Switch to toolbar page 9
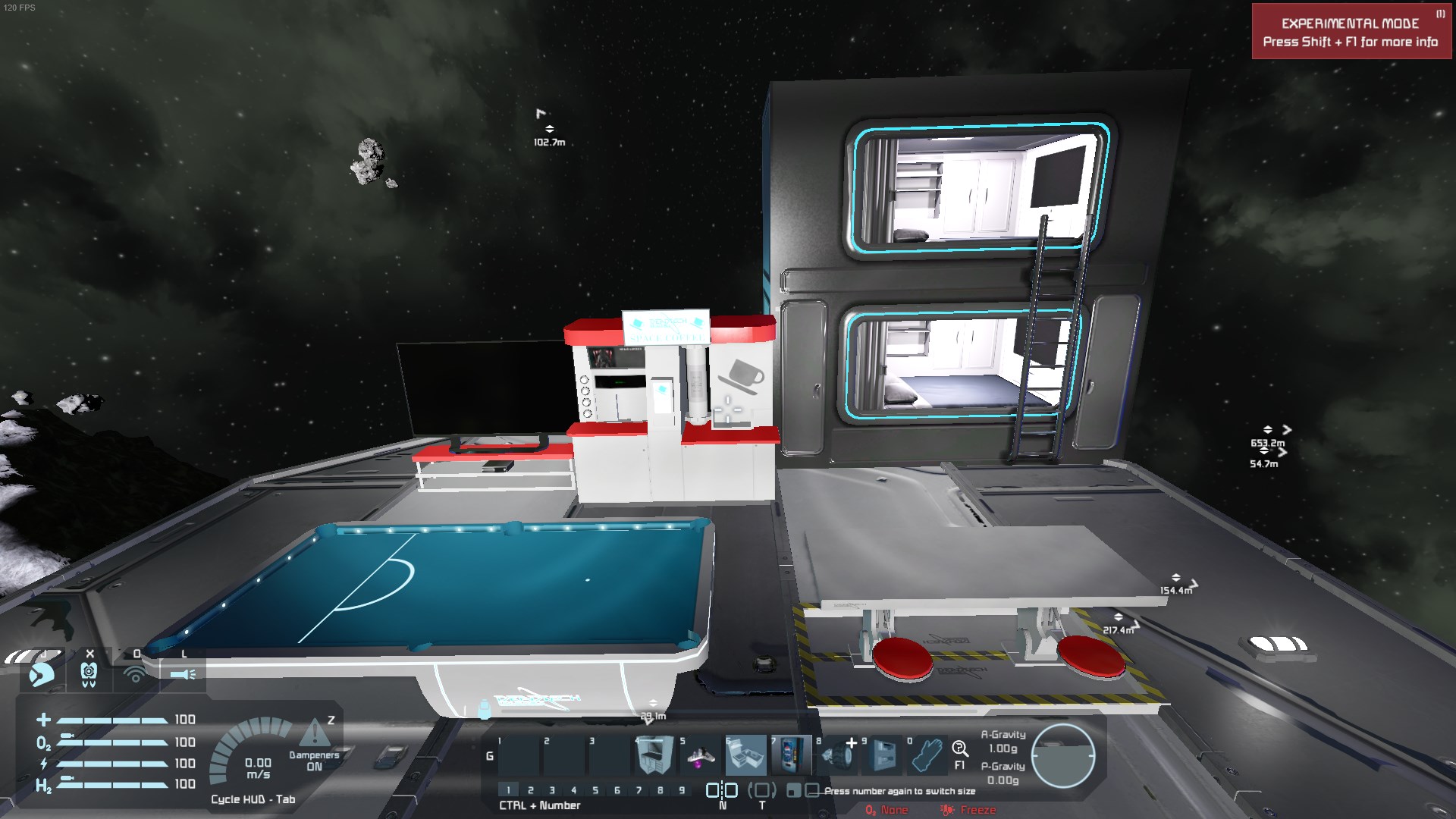This screenshot has width=1456, height=819. [682, 790]
